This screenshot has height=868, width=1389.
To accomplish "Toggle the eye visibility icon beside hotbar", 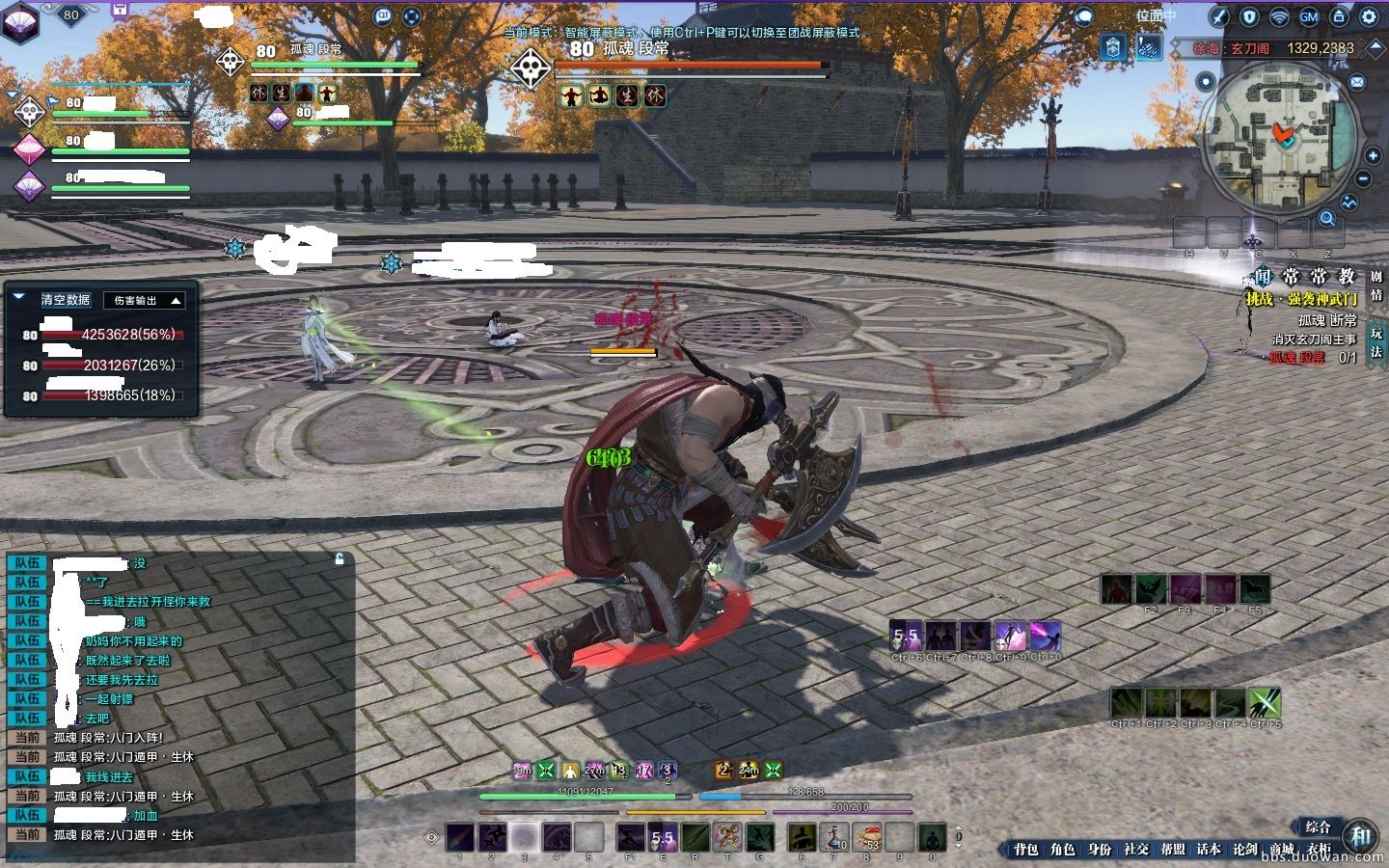I will tap(433, 836).
